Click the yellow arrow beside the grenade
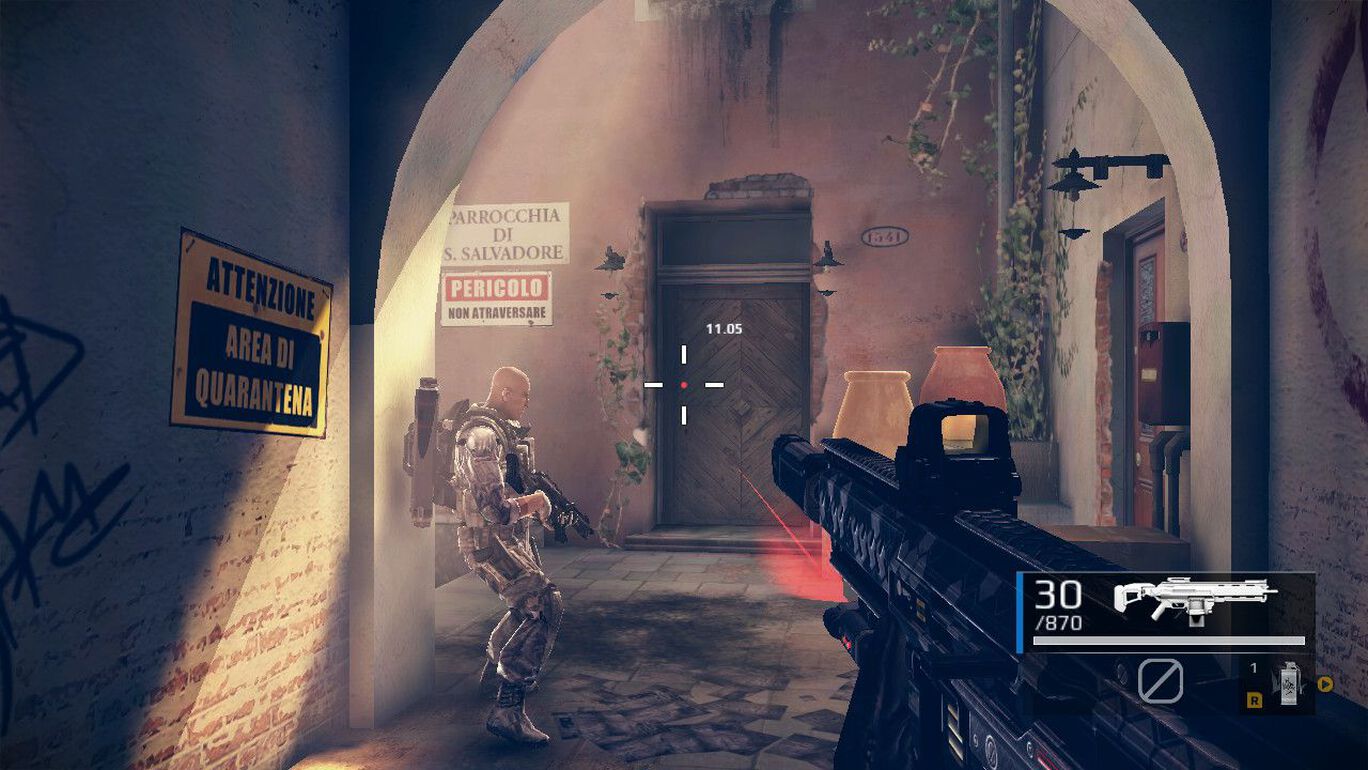This screenshot has height=770, width=1368. 1326,685
